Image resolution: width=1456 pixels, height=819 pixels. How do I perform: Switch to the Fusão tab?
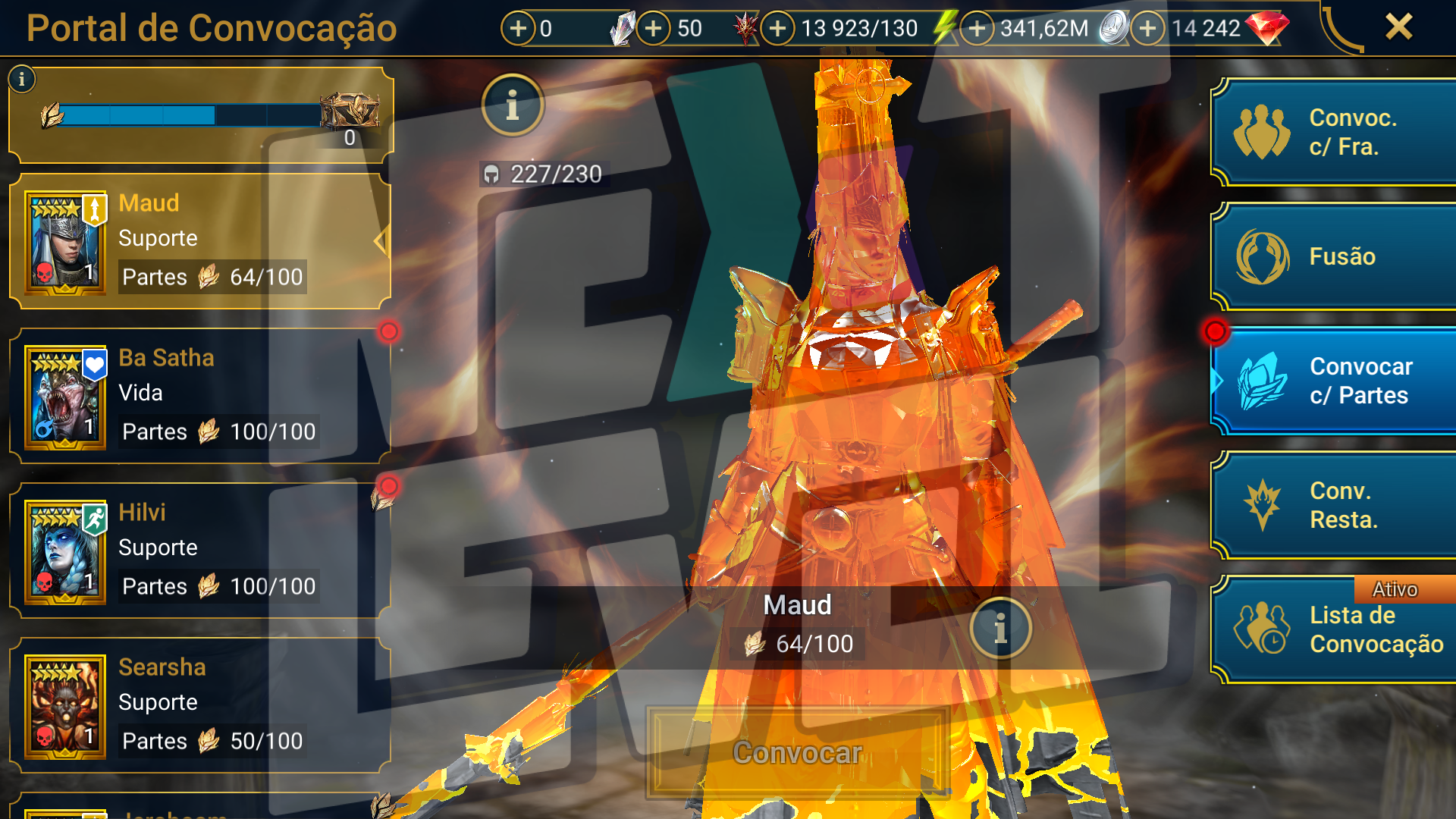(x=1335, y=256)
